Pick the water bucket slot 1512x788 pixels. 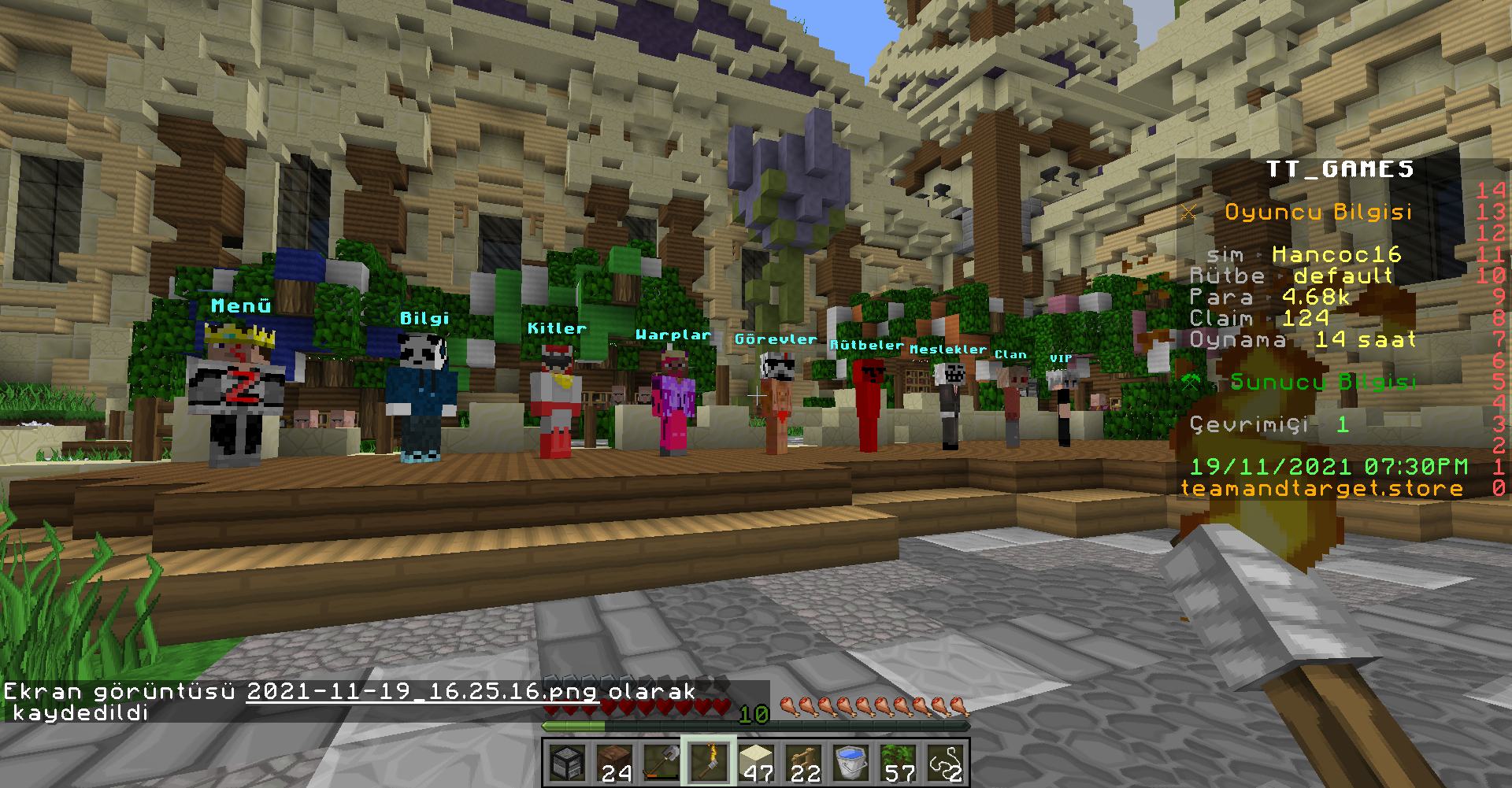coord(850,762)
